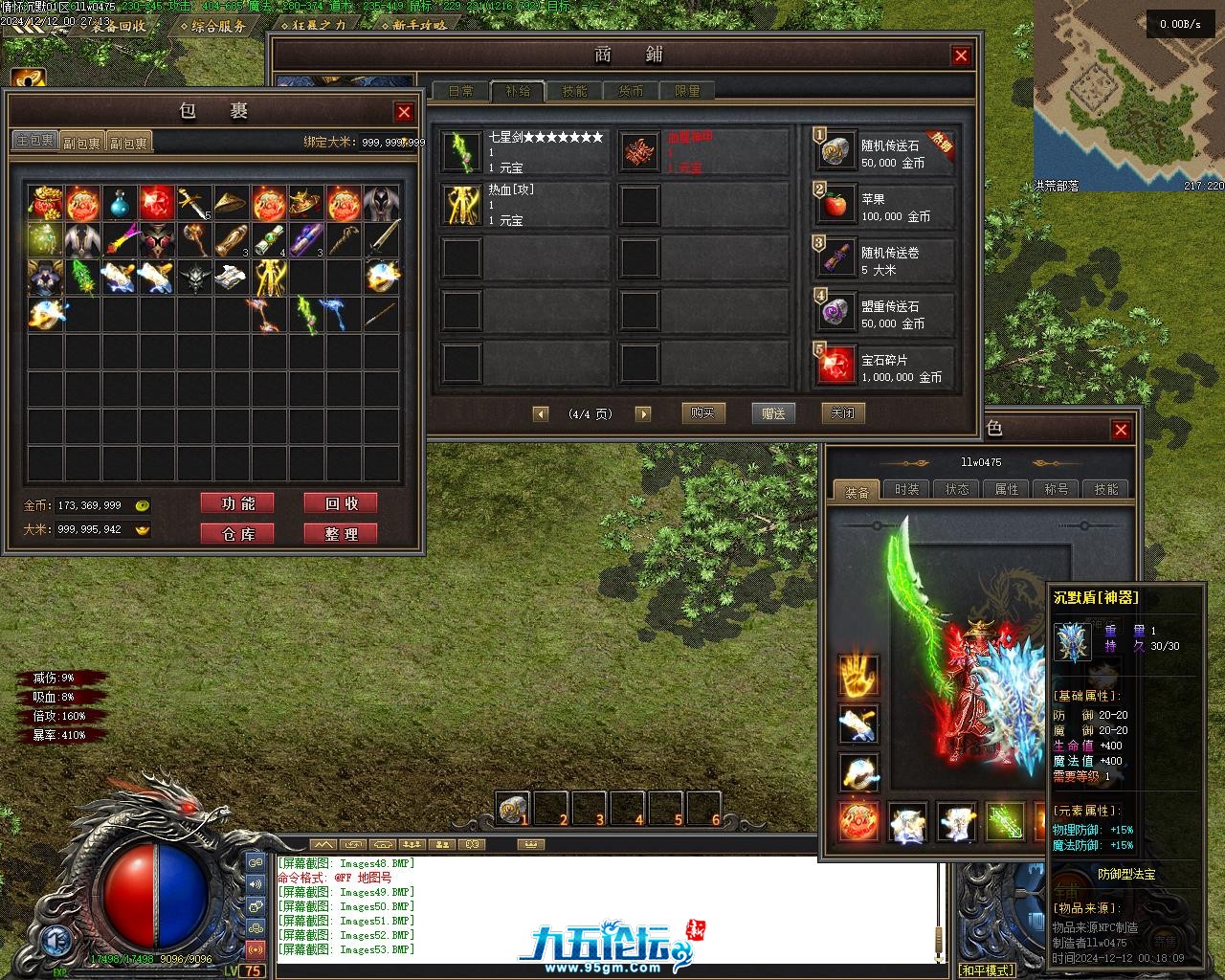
Task: Click the 关闭 button in shop
Action: 843,413
